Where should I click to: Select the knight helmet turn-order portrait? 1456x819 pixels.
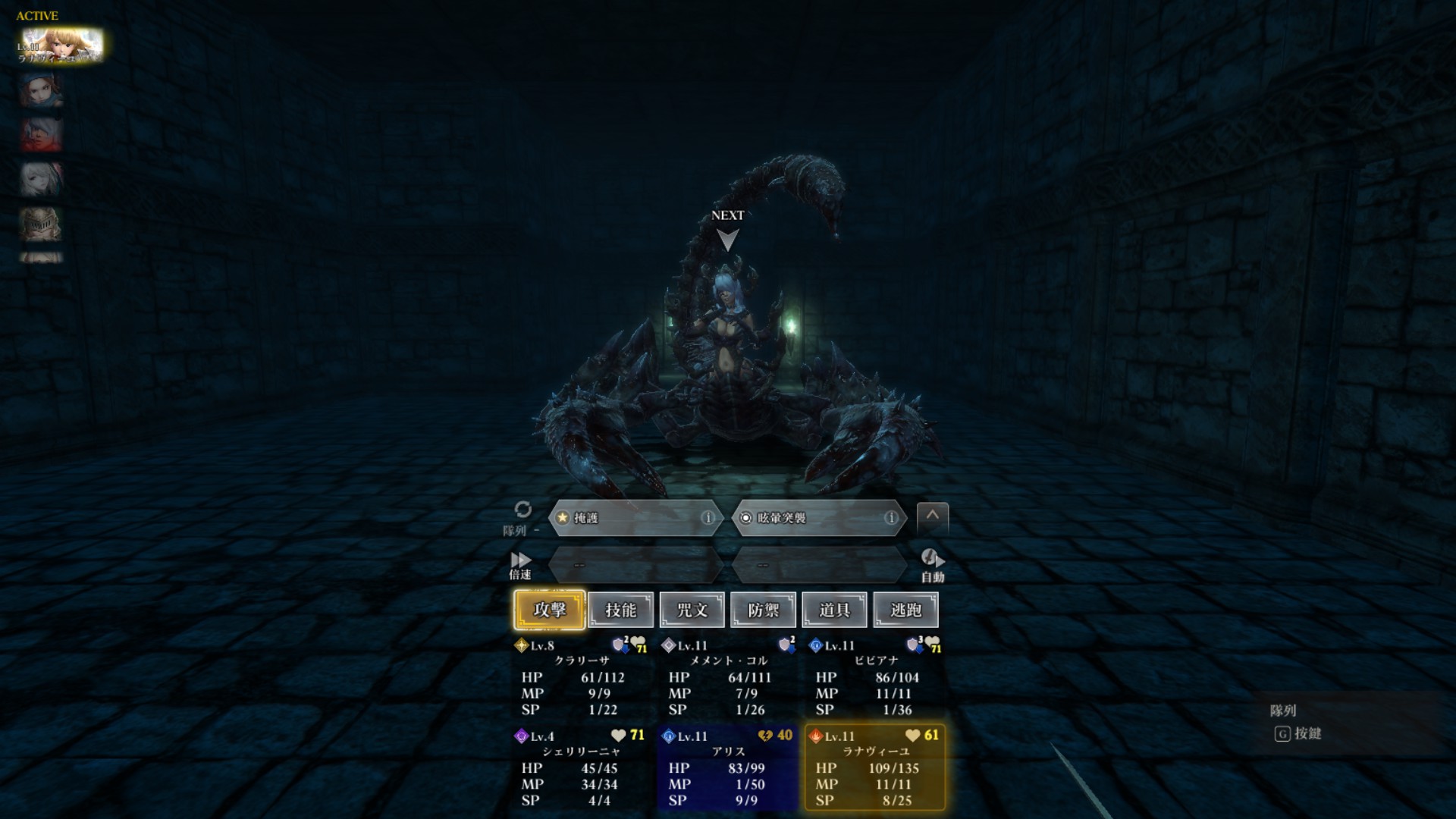41,224
